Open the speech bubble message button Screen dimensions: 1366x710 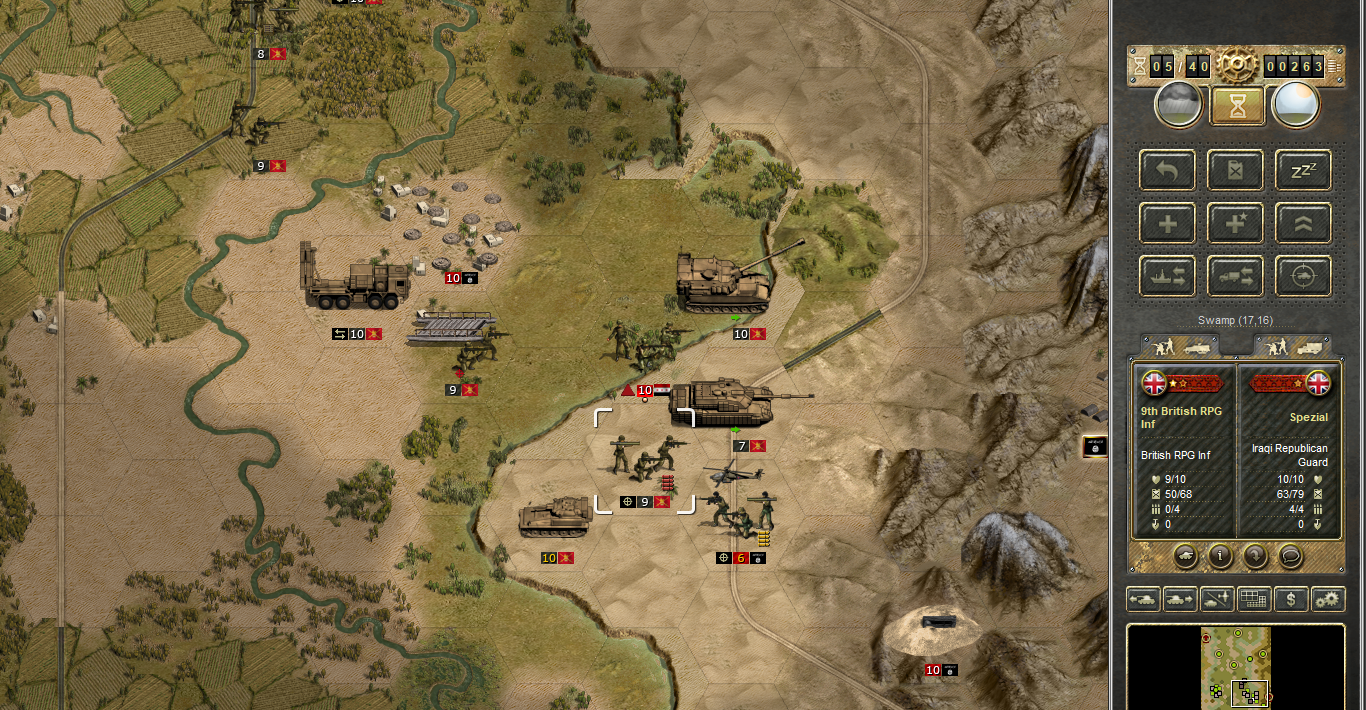click(x=1290, y=555)
